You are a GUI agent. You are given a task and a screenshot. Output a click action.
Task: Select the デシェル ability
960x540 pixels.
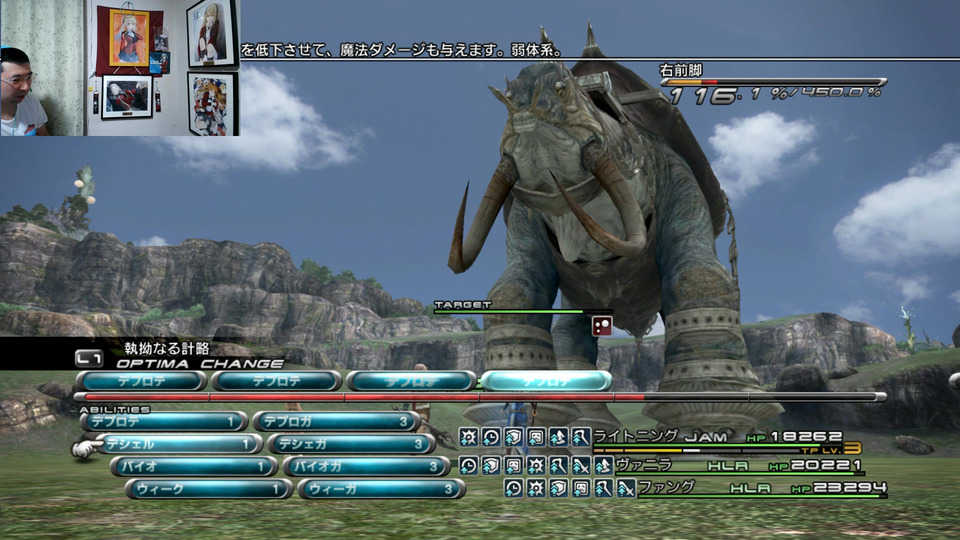[178, 444]
